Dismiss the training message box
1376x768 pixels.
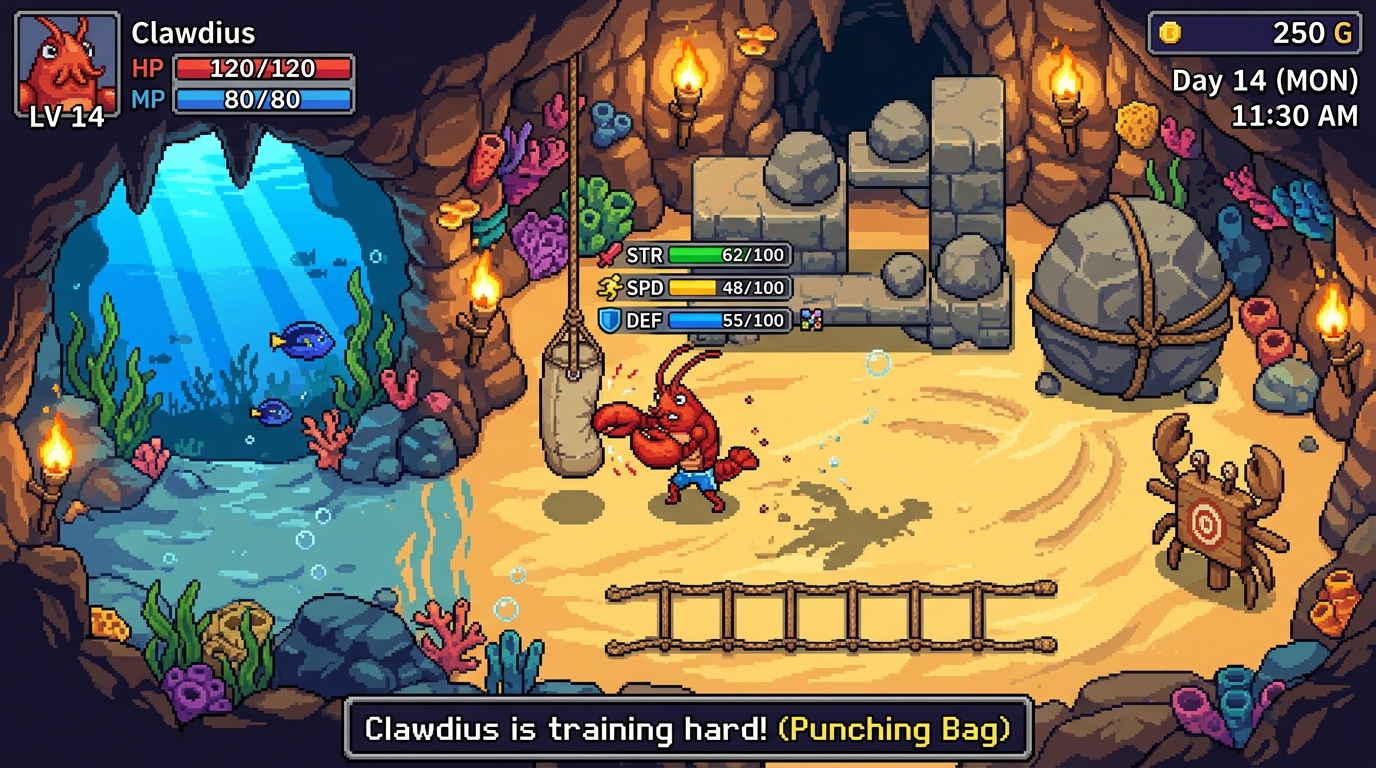click(688, 729)
